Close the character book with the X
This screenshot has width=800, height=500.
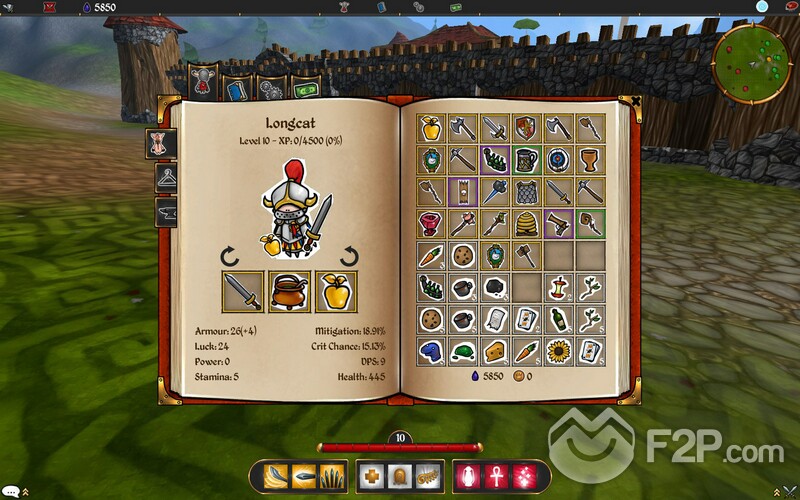coord(636,101)
